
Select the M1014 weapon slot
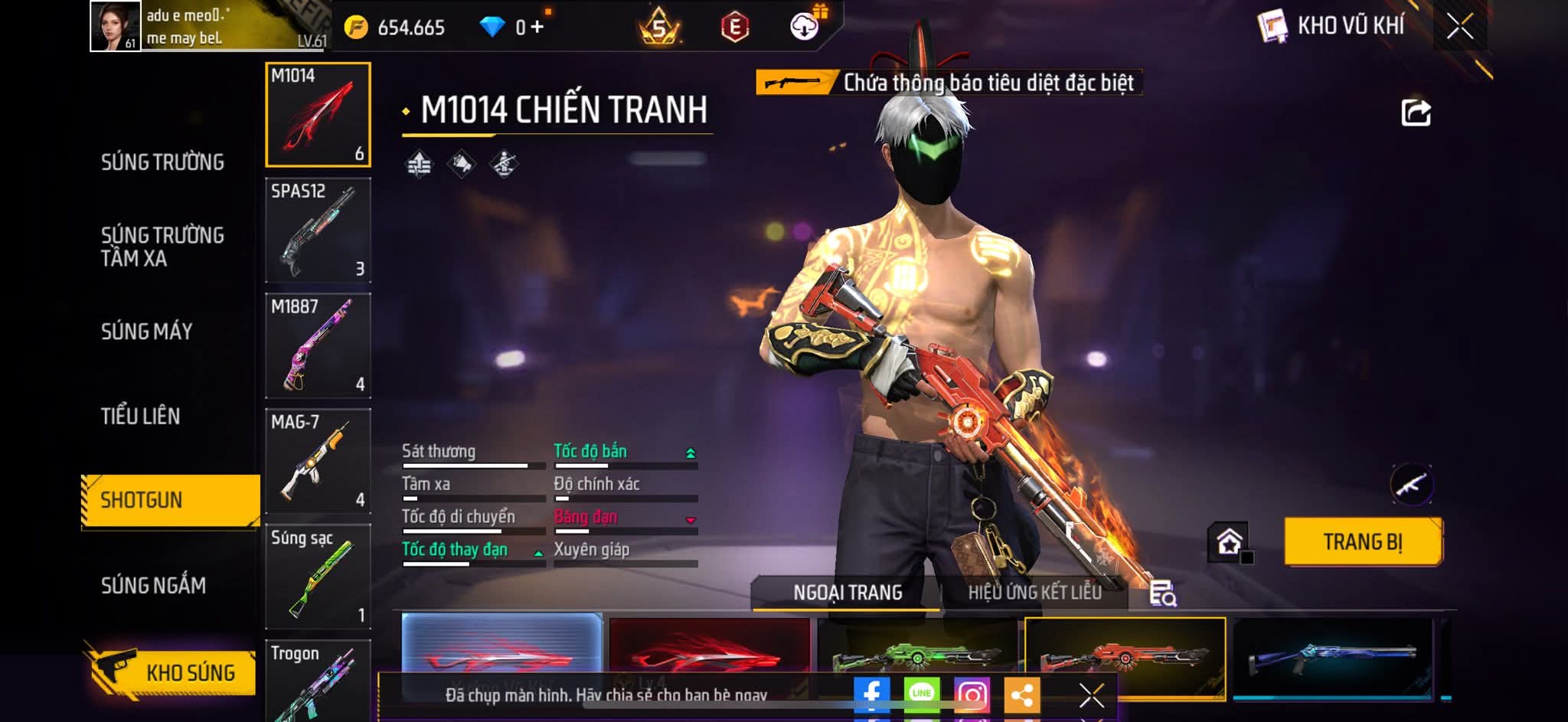[x=318, y=115]
